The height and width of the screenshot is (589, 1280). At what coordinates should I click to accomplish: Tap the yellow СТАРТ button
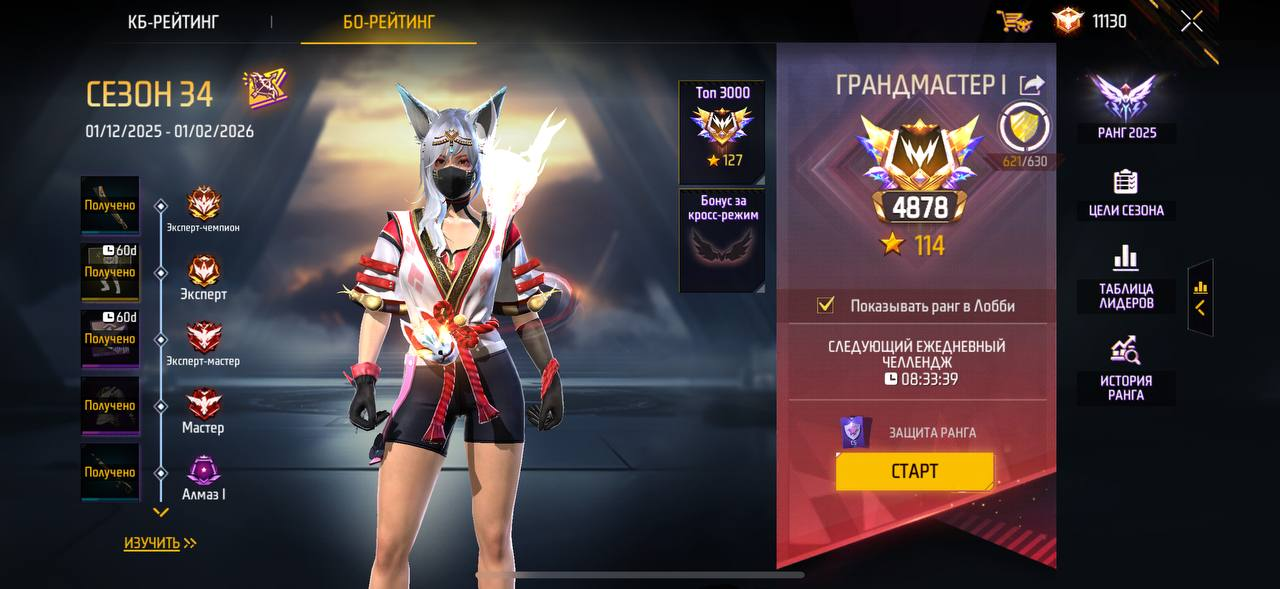[914, 471]
